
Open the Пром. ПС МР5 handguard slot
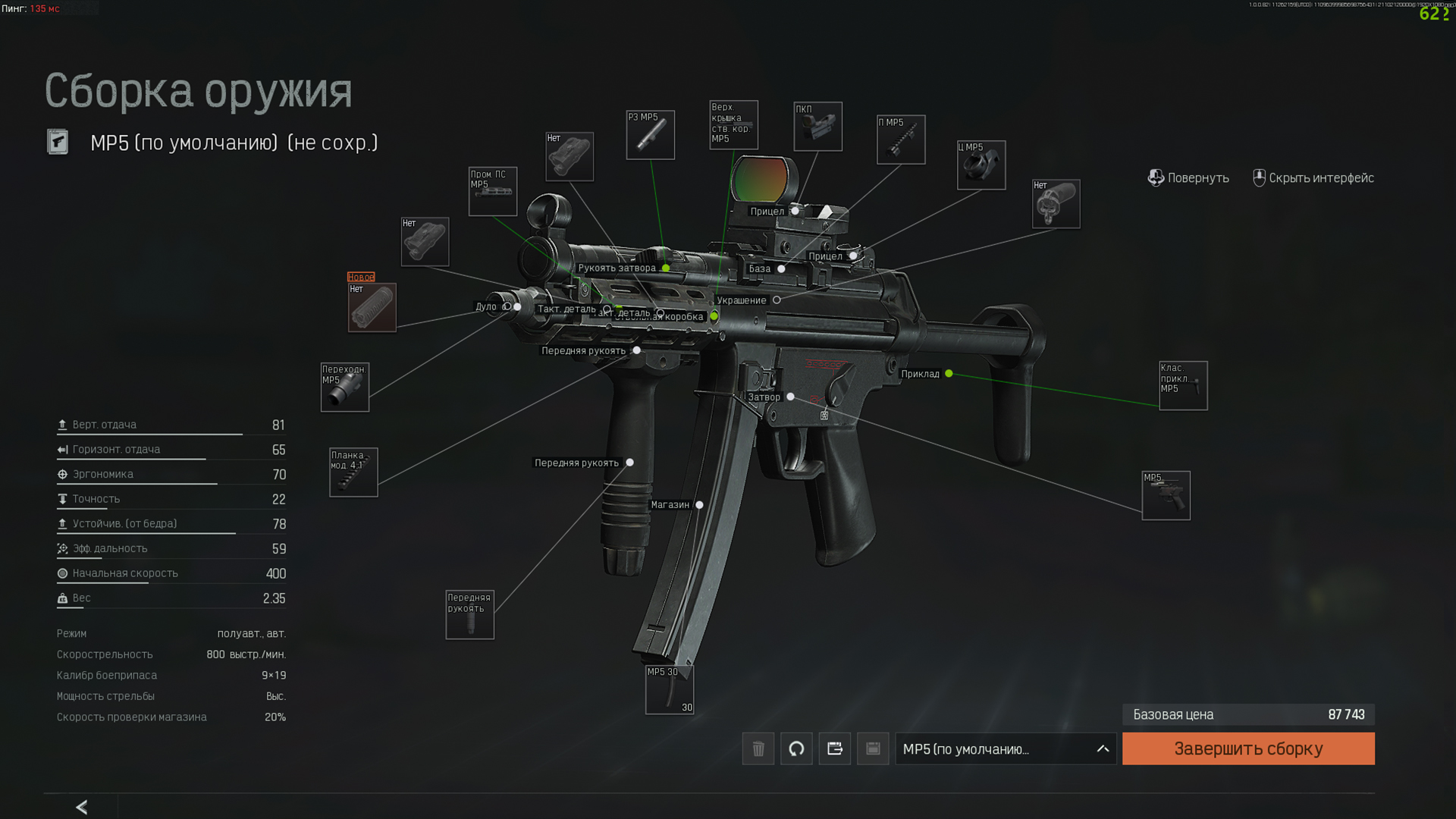(x=492, y=191)
